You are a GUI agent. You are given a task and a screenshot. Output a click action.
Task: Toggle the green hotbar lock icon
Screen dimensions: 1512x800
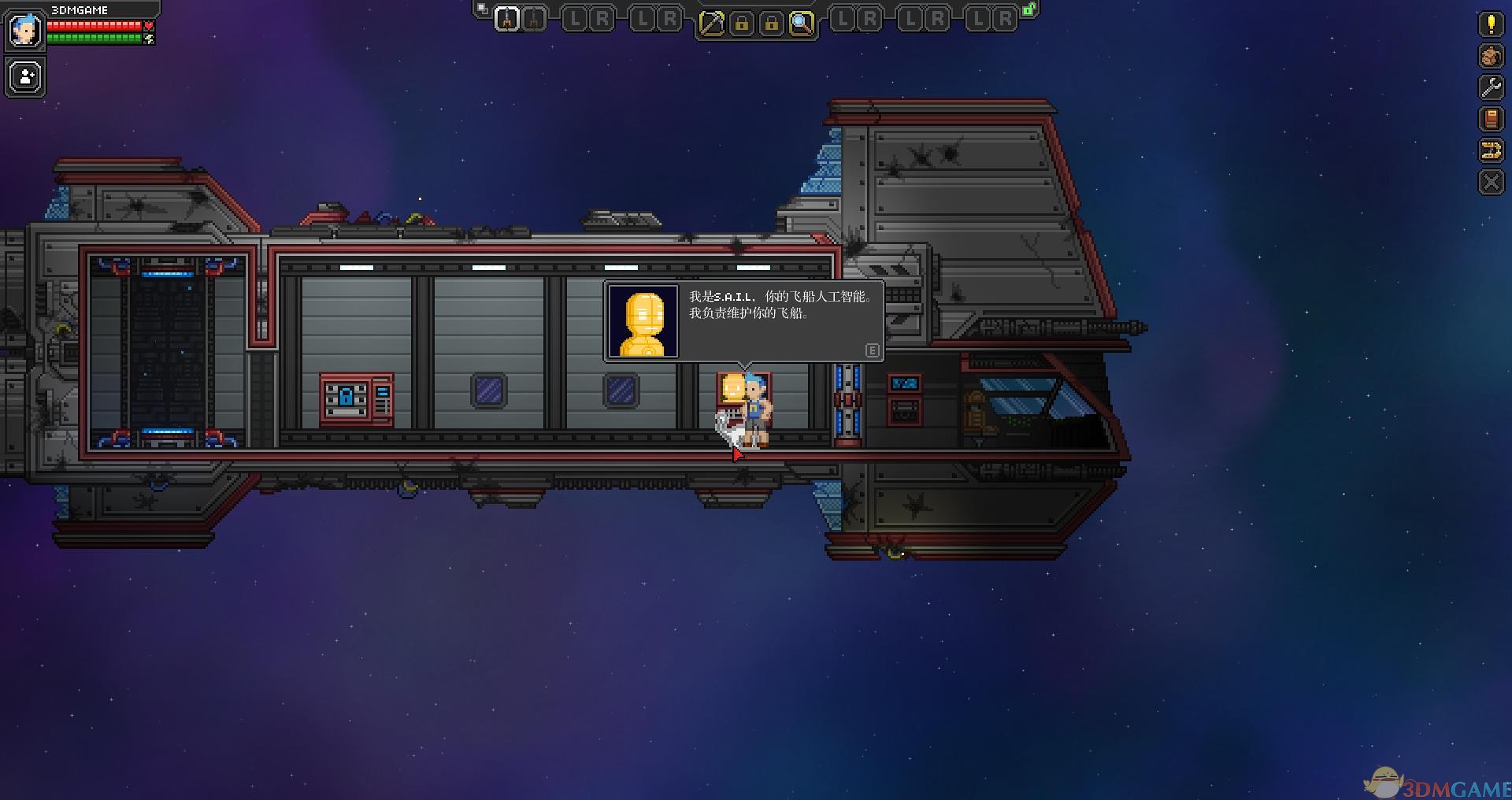1028,9
